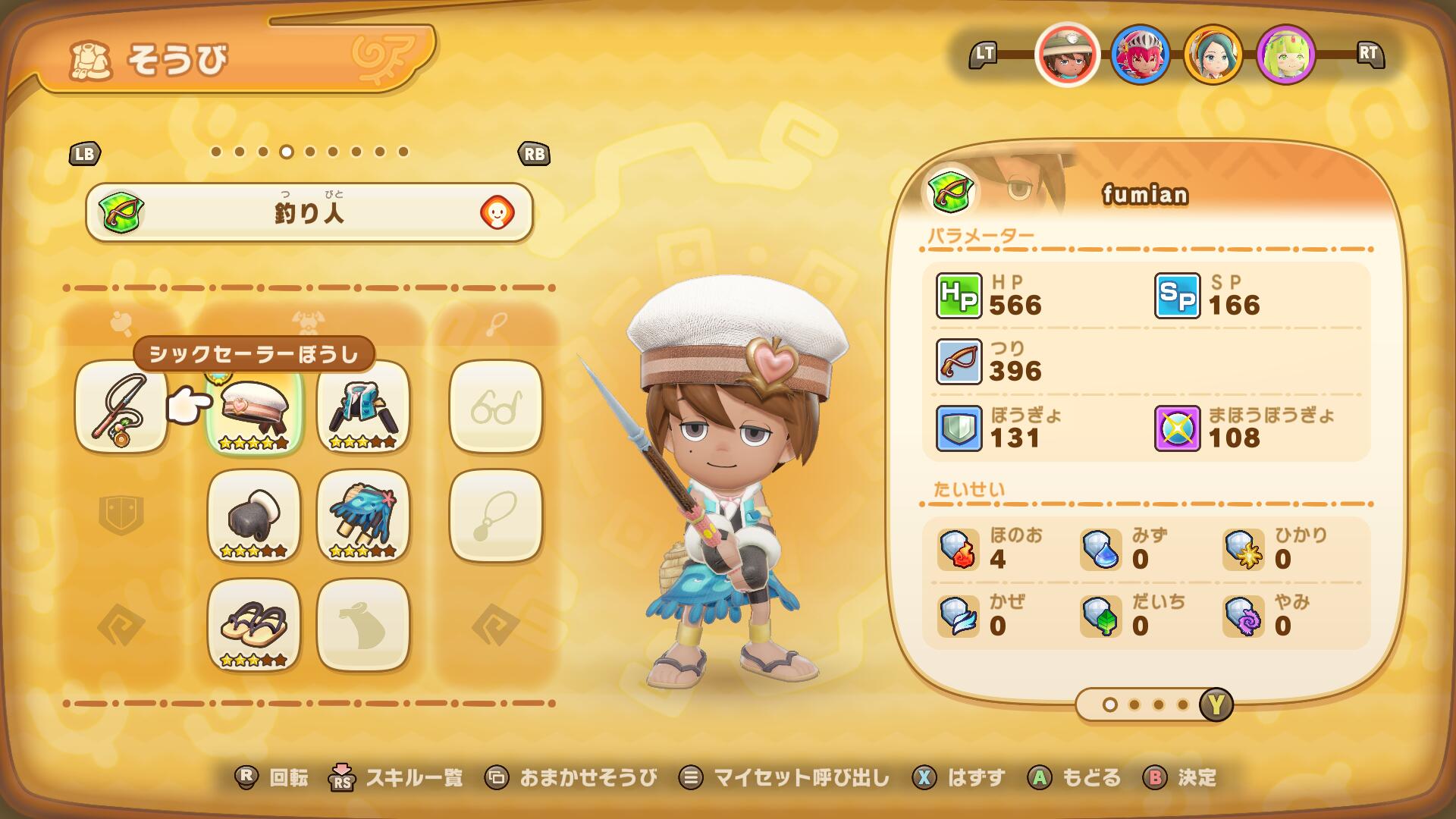Screen dimensions: 1456x819
Task: Select the teal-haired character portrait
Action: click(x=1213, y=54)
